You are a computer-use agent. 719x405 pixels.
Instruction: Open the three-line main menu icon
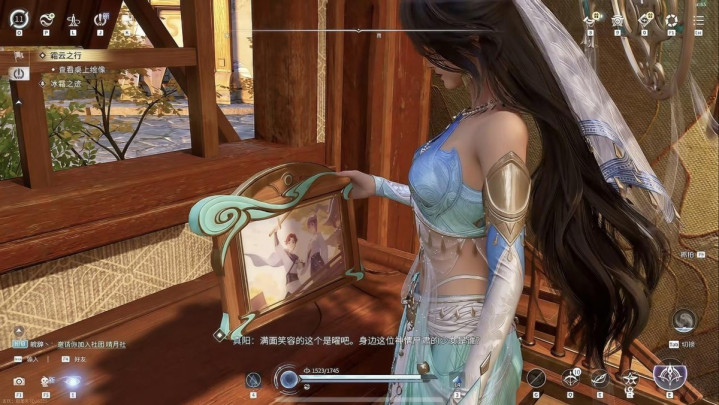(x=699, y=19)
